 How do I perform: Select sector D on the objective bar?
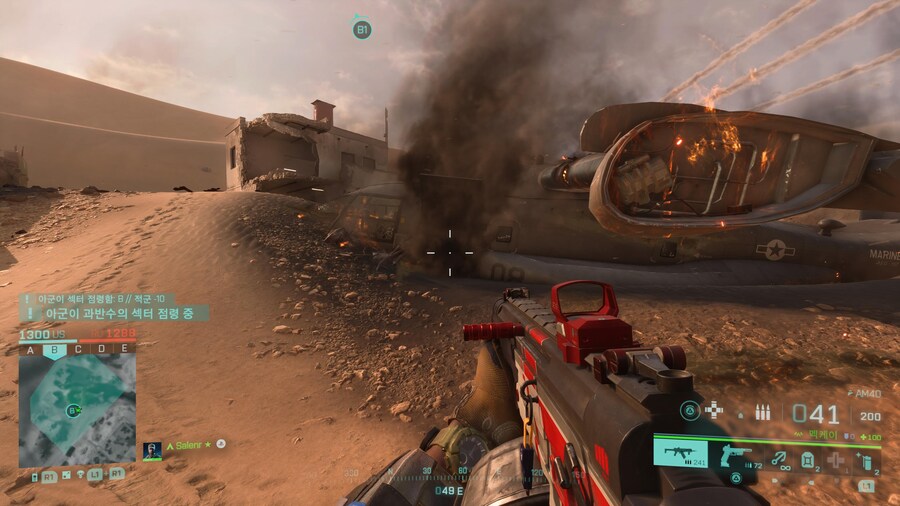click(100, 349)
